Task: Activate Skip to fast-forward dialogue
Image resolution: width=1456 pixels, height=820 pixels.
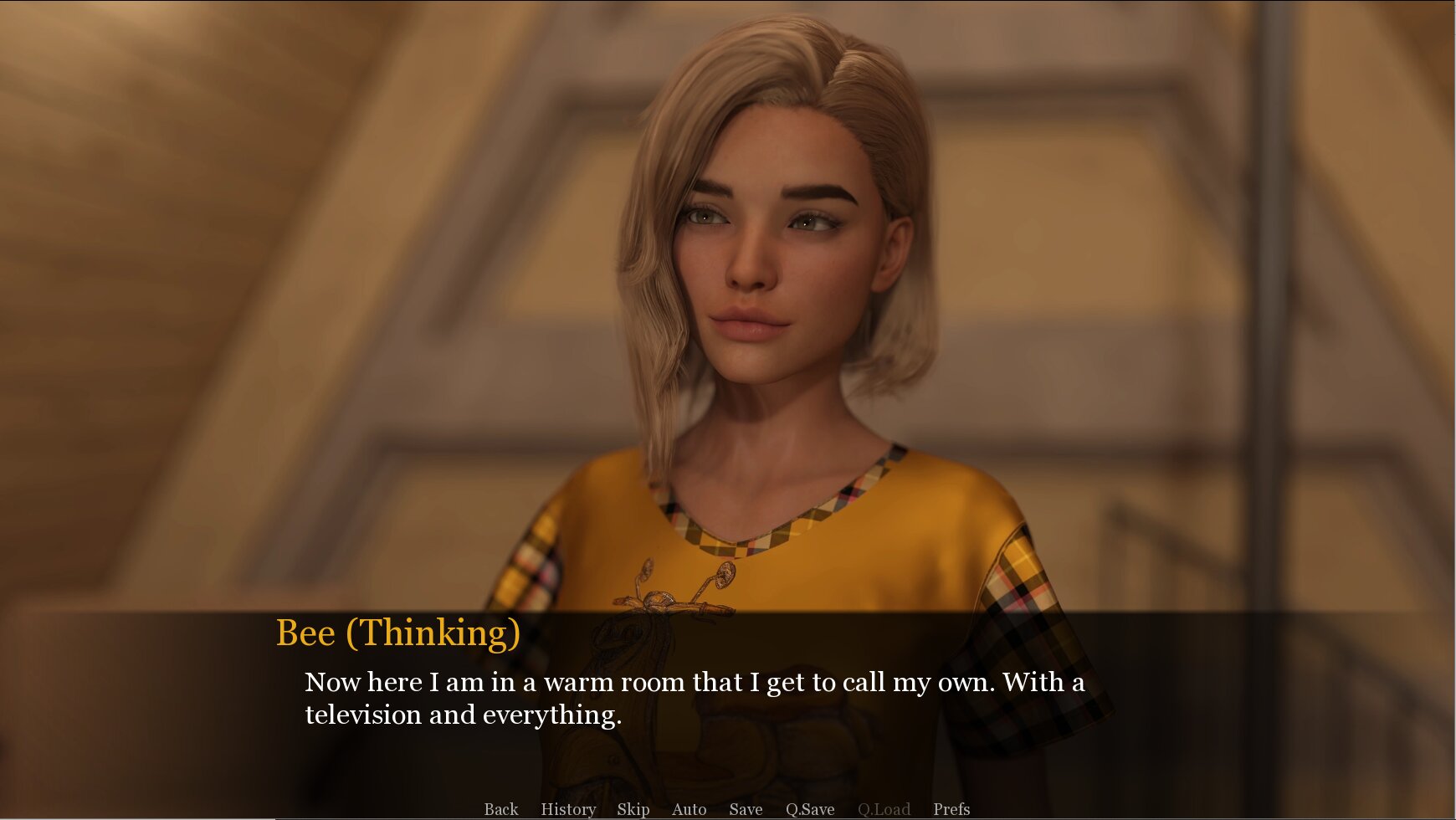Action: (633, 809)
